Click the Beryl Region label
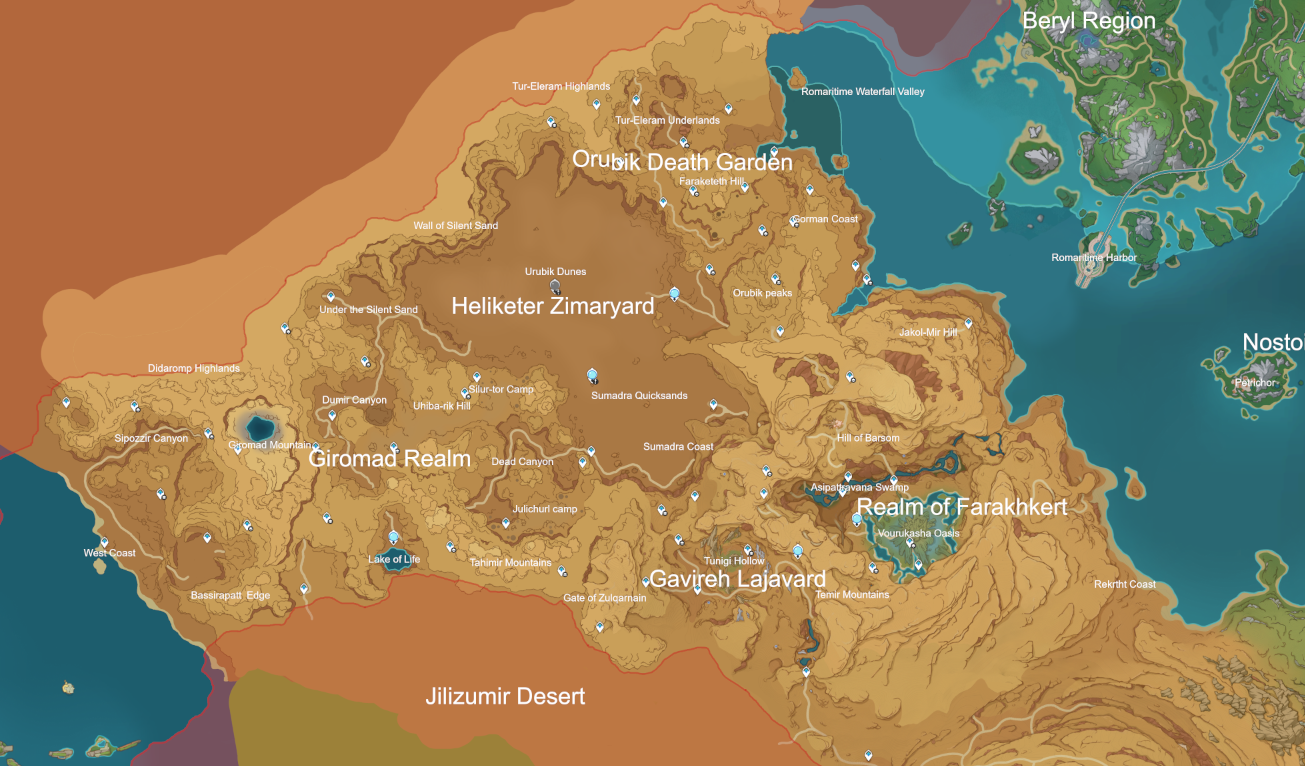This screenshot has height=766, width=1305. click(x=1091, y=20)
